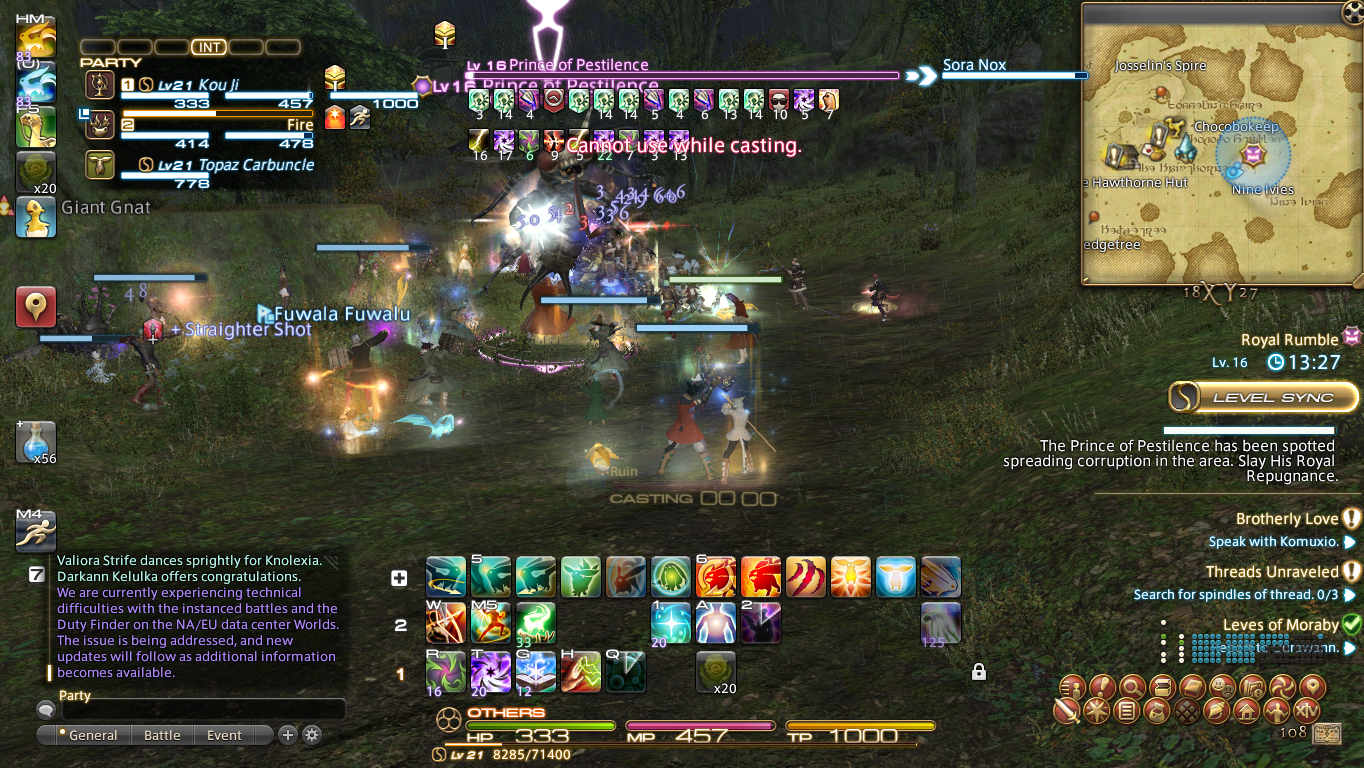Open the map location-pin icon
Screen dimensions: 1364x768
tap(1312, 688)
